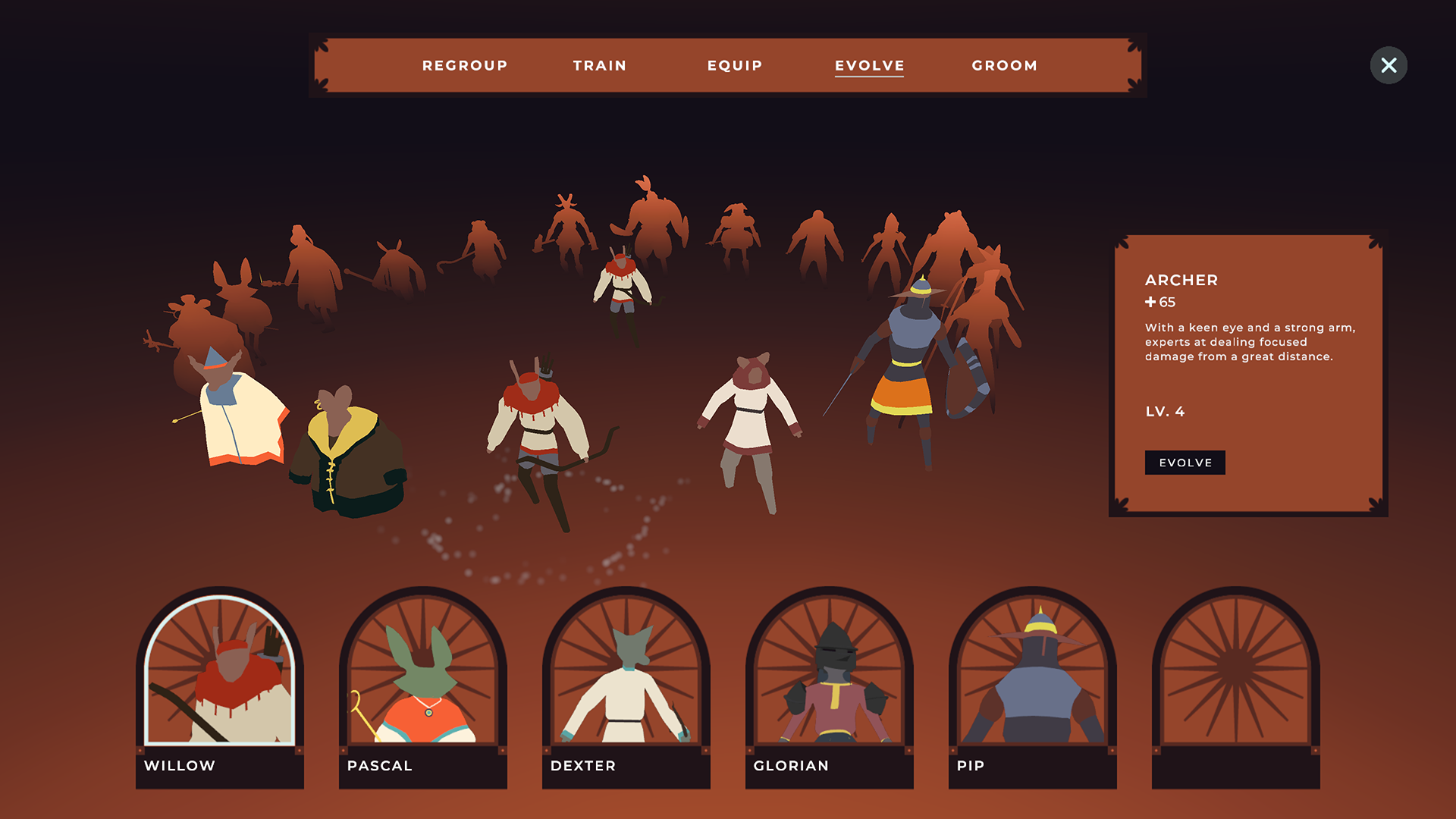The height and width of the screenshot is (819, 1456).
Task: Click the EVOLVE button in the Archer panel
Action: tap(1185, 463)
